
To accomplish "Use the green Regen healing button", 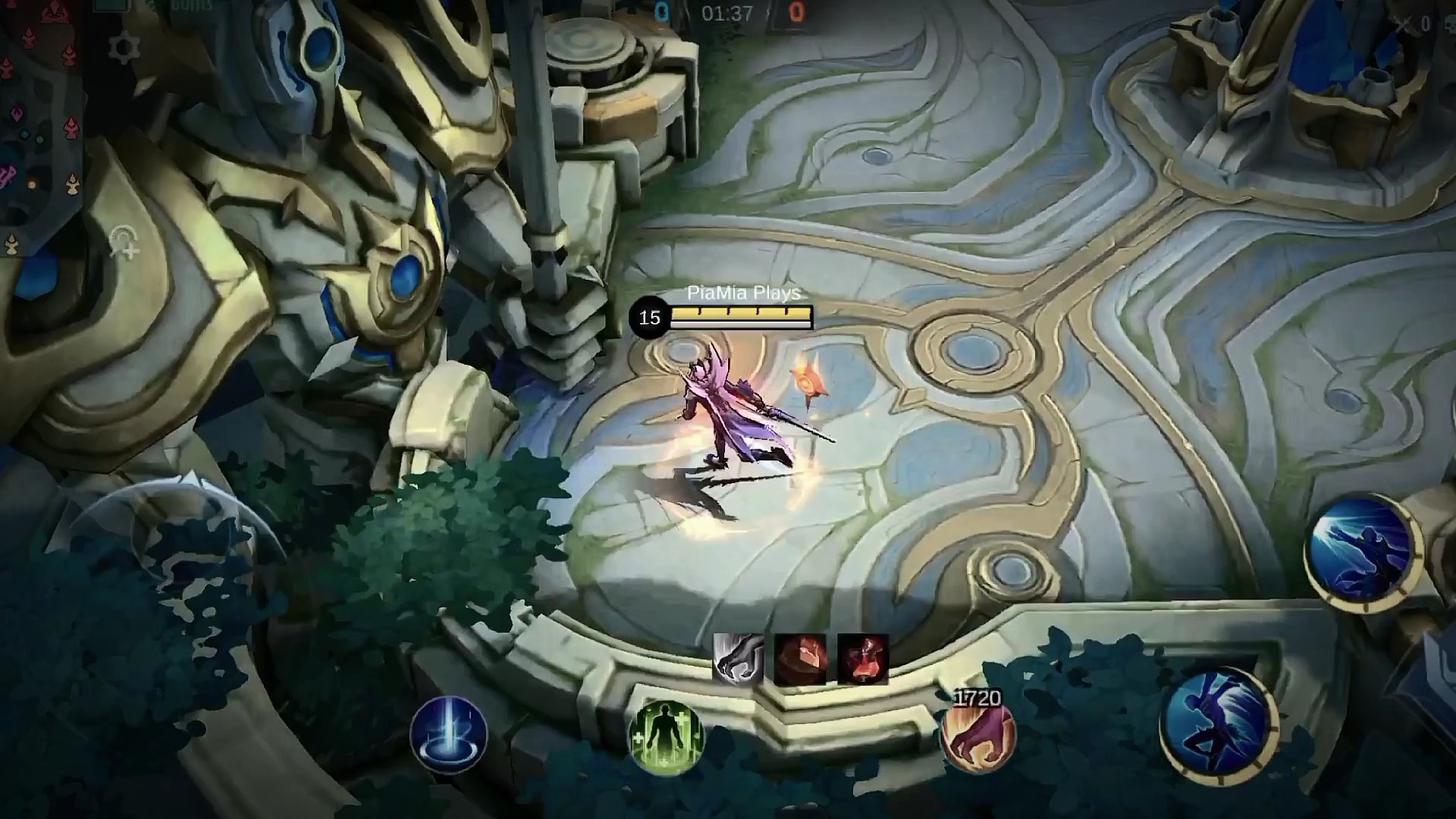I will (667, 736).
